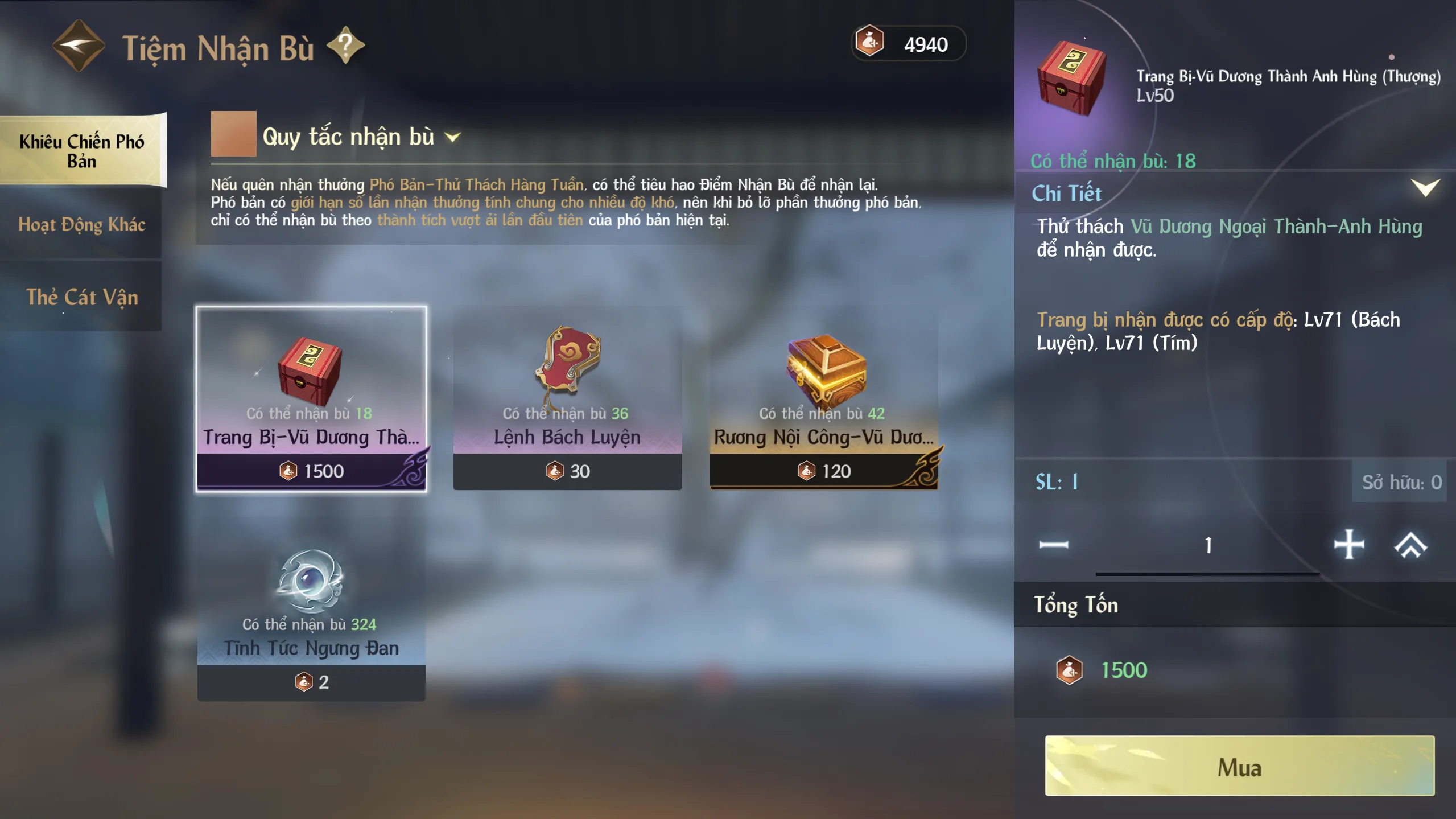The image size is (1456, 819).
Task: Go back using the arrow diamond button
Action: (x=79, y=46)
